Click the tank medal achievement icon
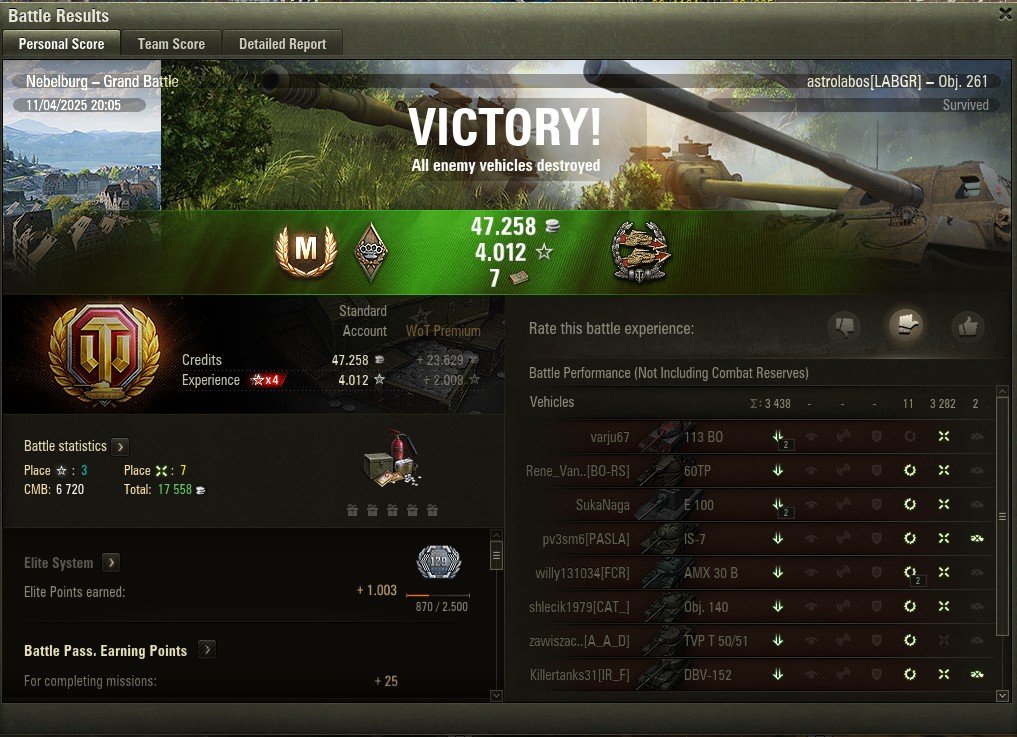1017x737 pixels. [x=641, y=252]
